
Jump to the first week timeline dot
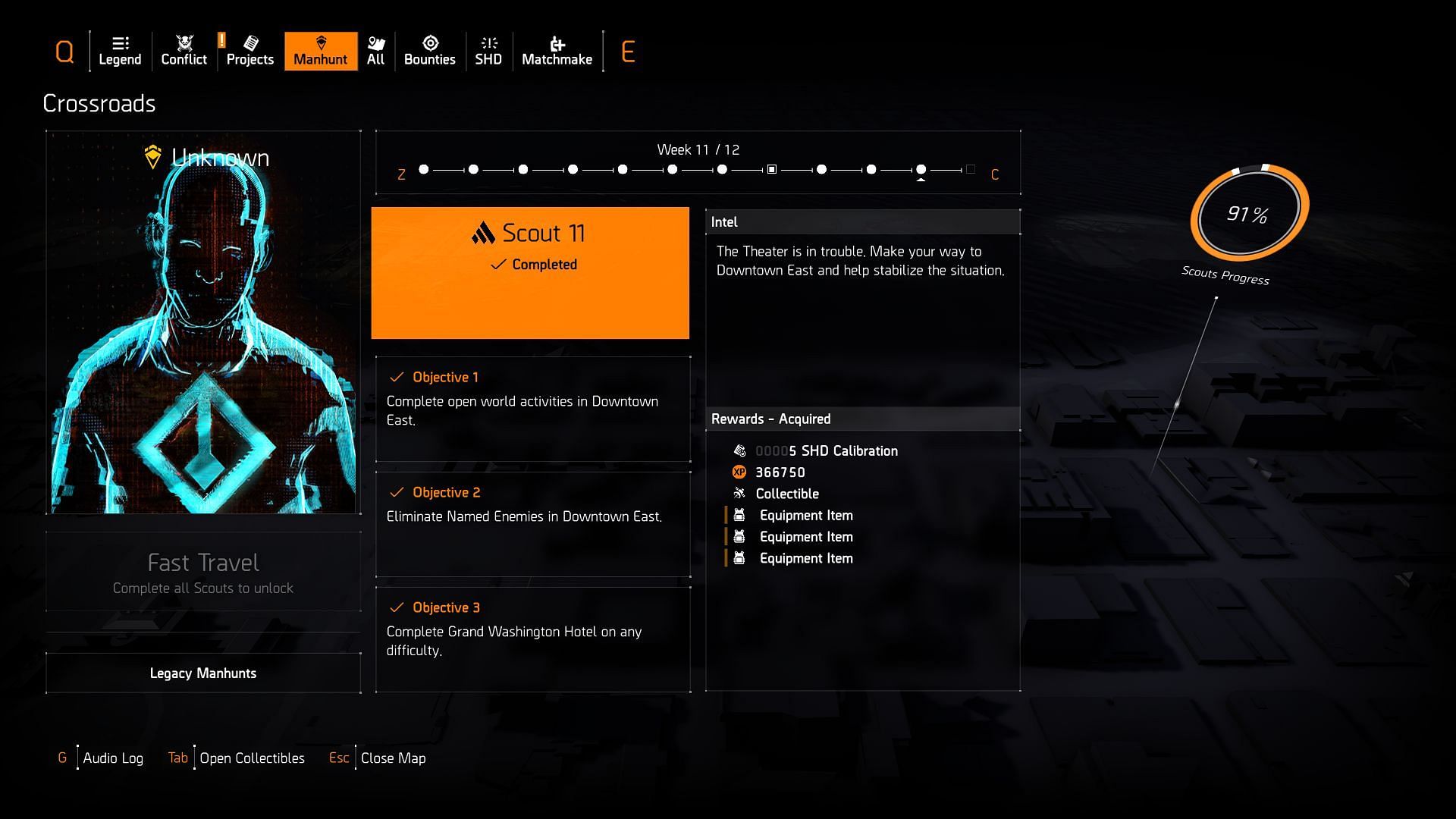tap(424, 170)
